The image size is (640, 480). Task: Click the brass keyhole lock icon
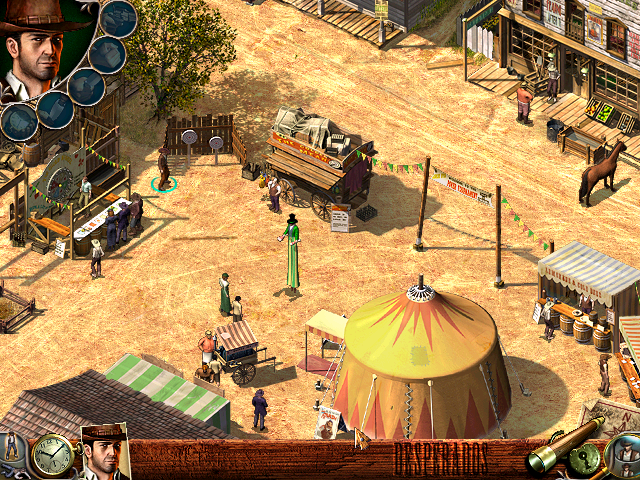click(x=588, y=463)
